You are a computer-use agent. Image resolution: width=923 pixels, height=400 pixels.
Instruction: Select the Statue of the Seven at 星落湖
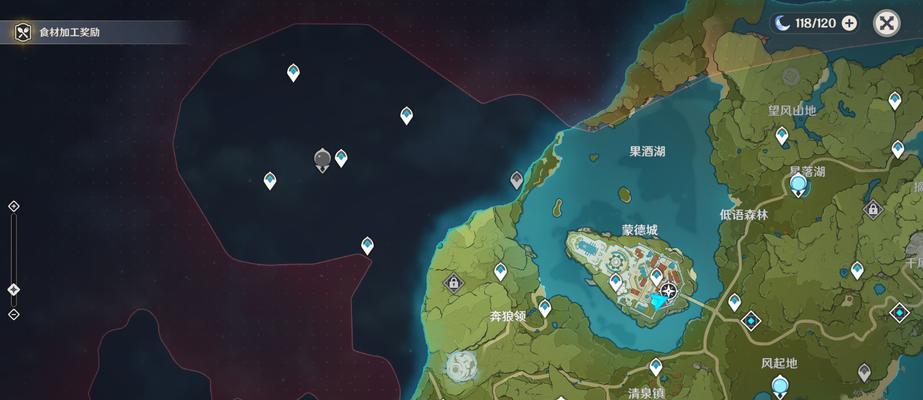[799, 184]
